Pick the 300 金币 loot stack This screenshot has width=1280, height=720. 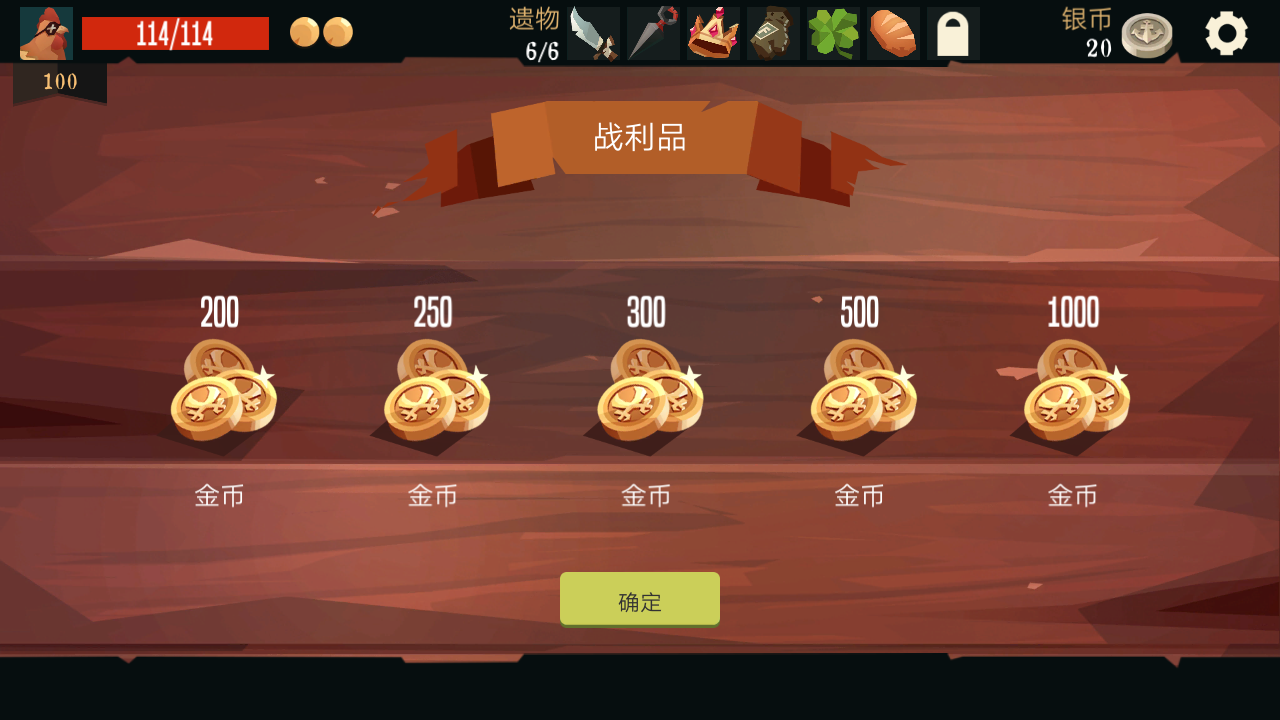coord(646,395)
